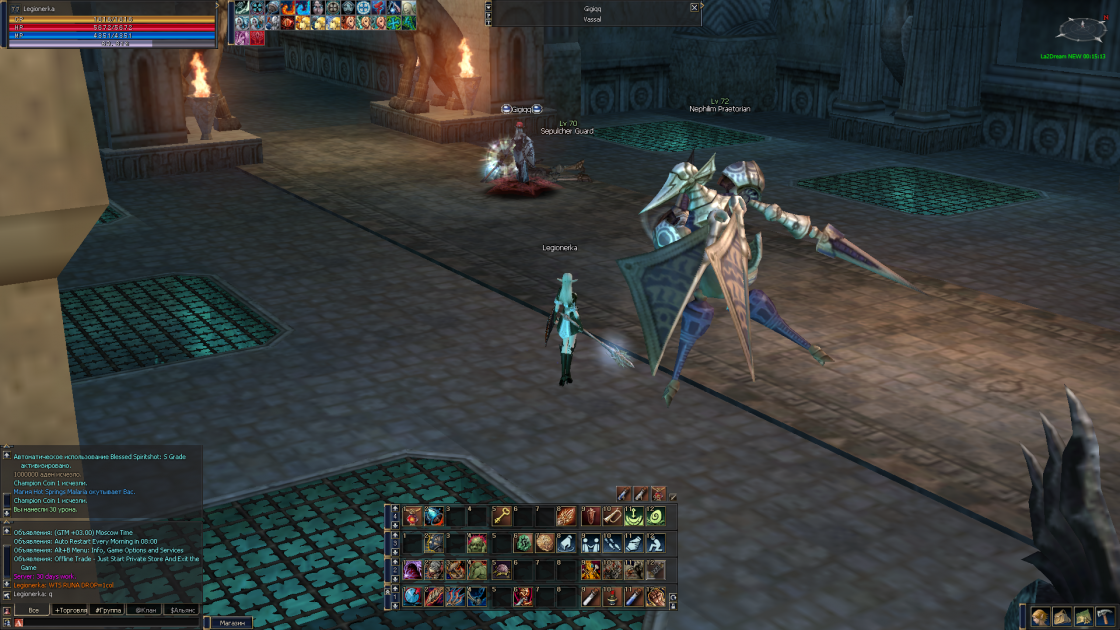Open the hammer icon in bottom-right menu

[1105, 617]
